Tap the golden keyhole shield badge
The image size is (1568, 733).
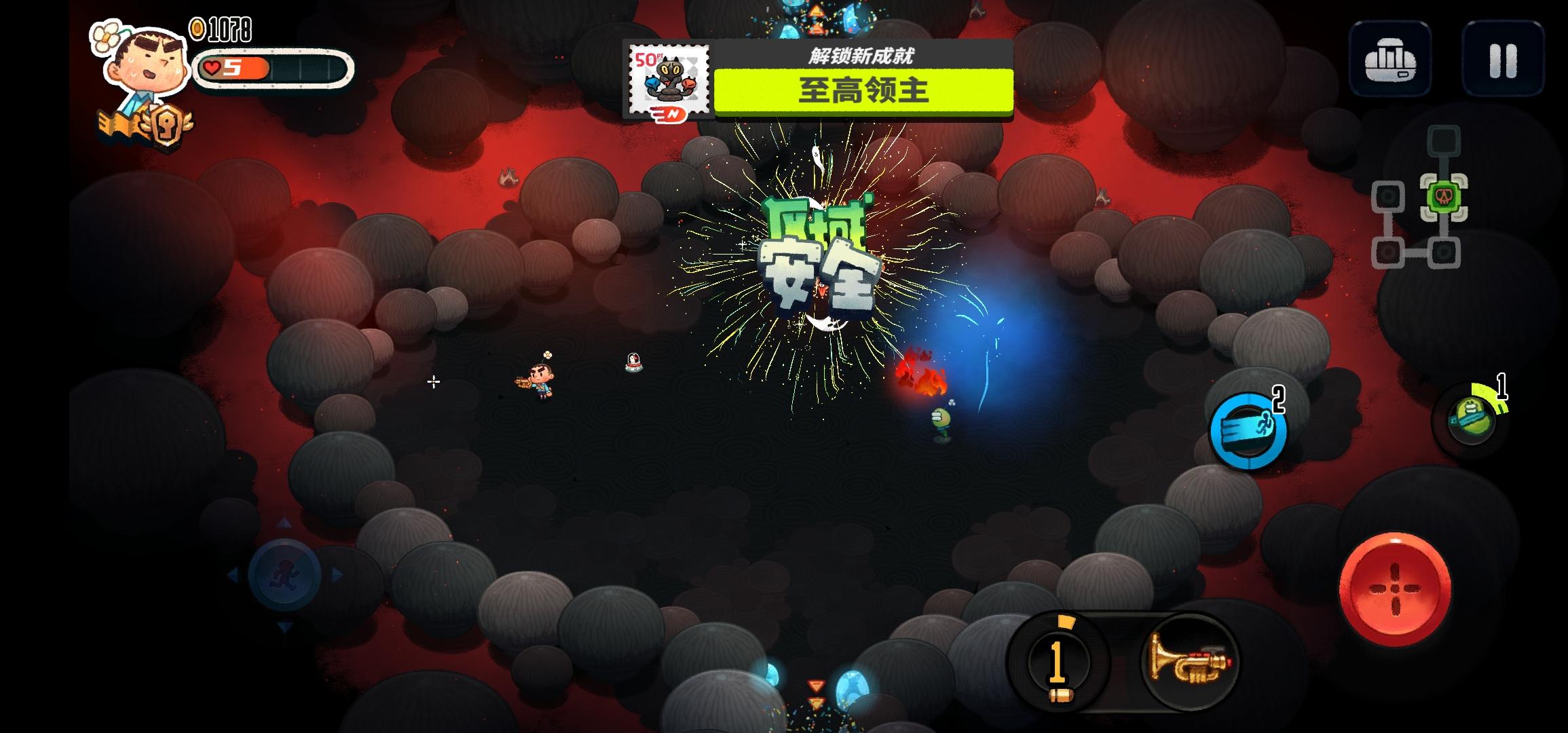[166, 124]
